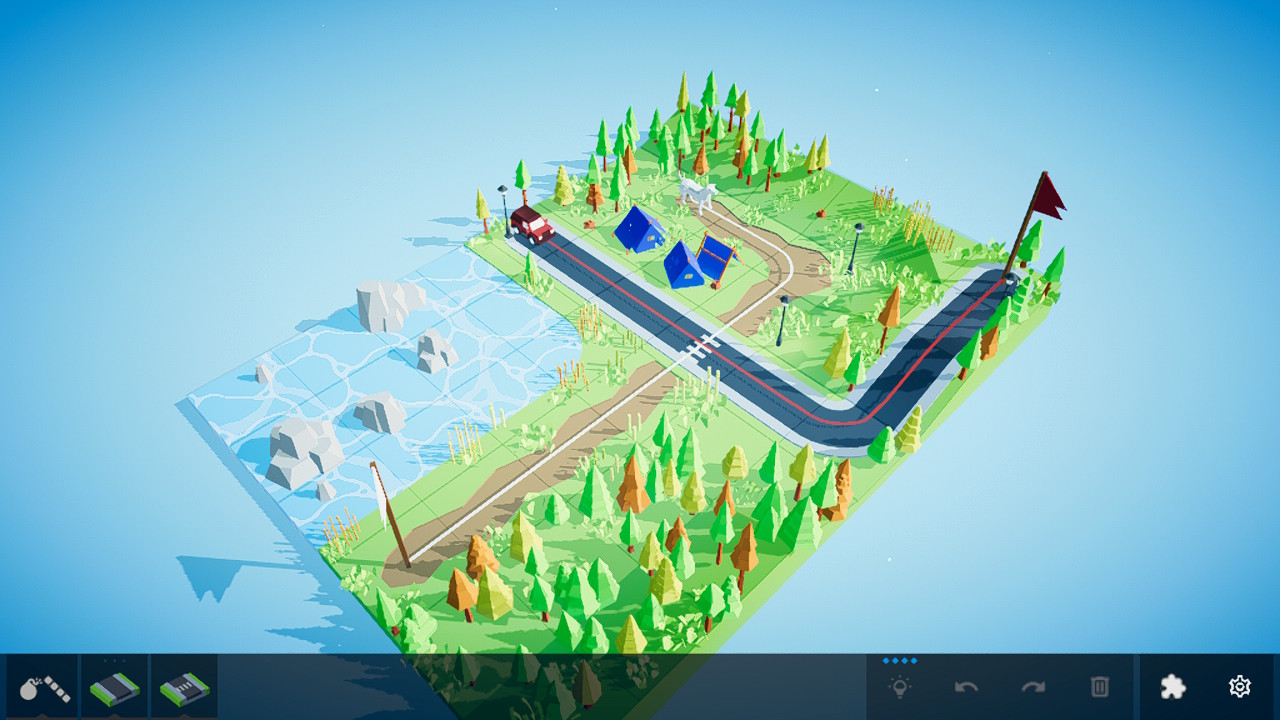
Task: Click the redo arrow
Action: coord(1033,687)
